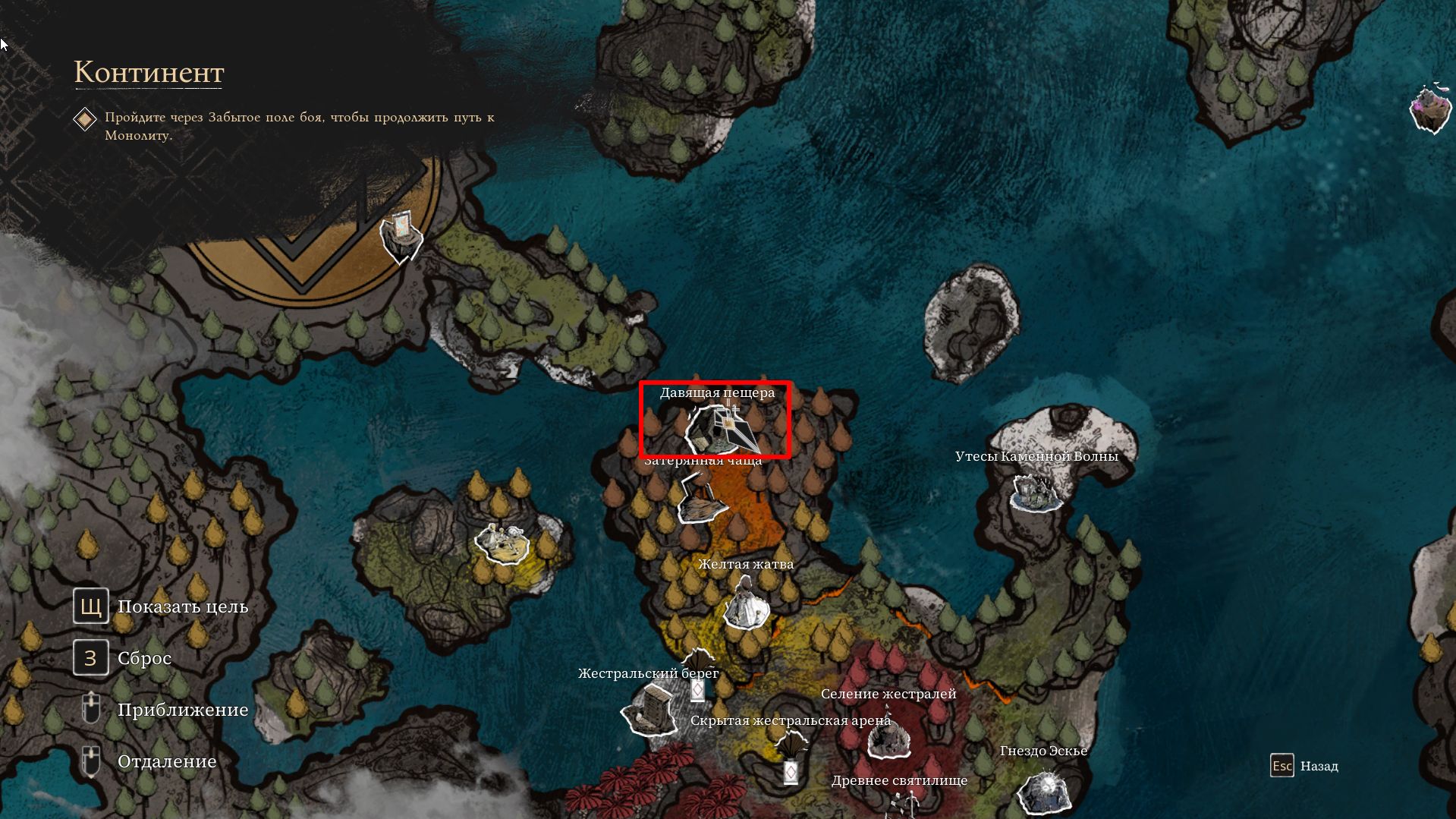Select the glowing painting marker near the Monolith

click(401, 235)
